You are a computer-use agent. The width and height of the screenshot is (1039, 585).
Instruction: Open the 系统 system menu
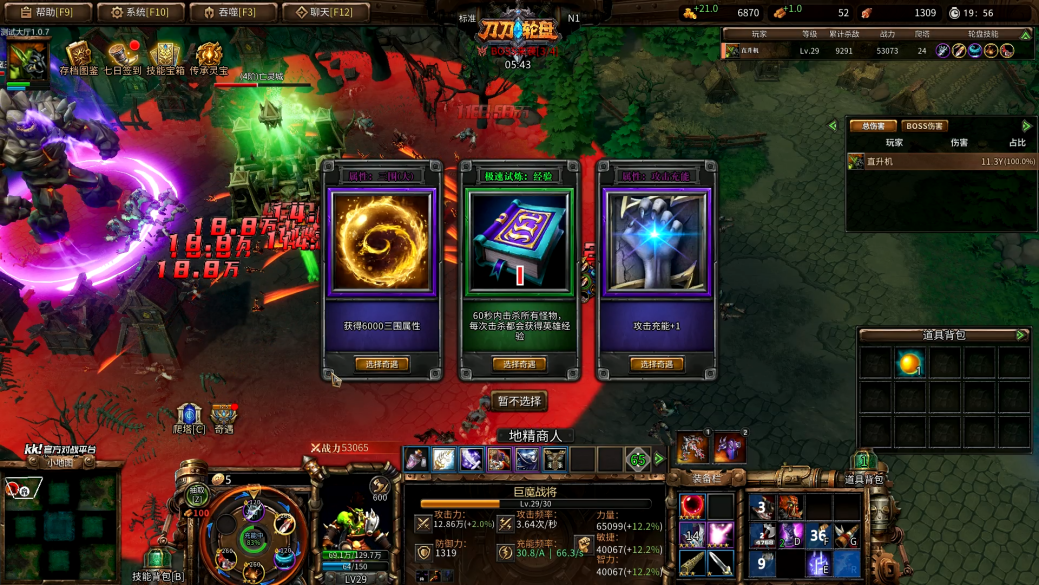(x=140, y=13)
